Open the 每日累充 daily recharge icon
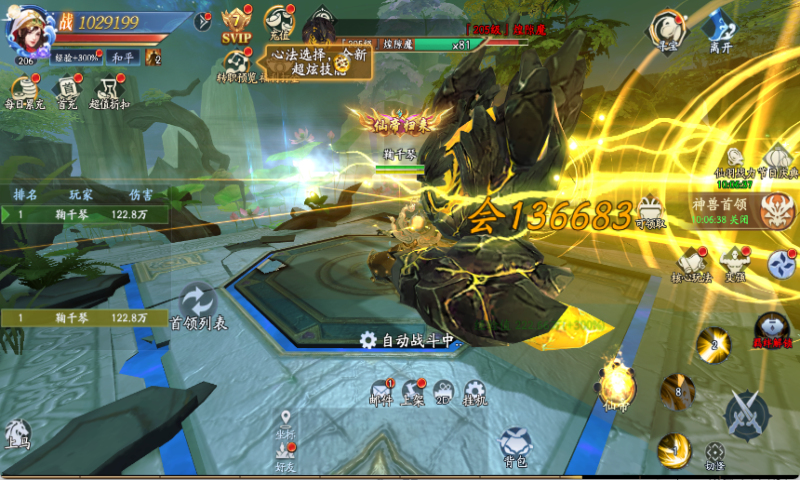Screen dimensions: 800x480 (x=24, y=91)
